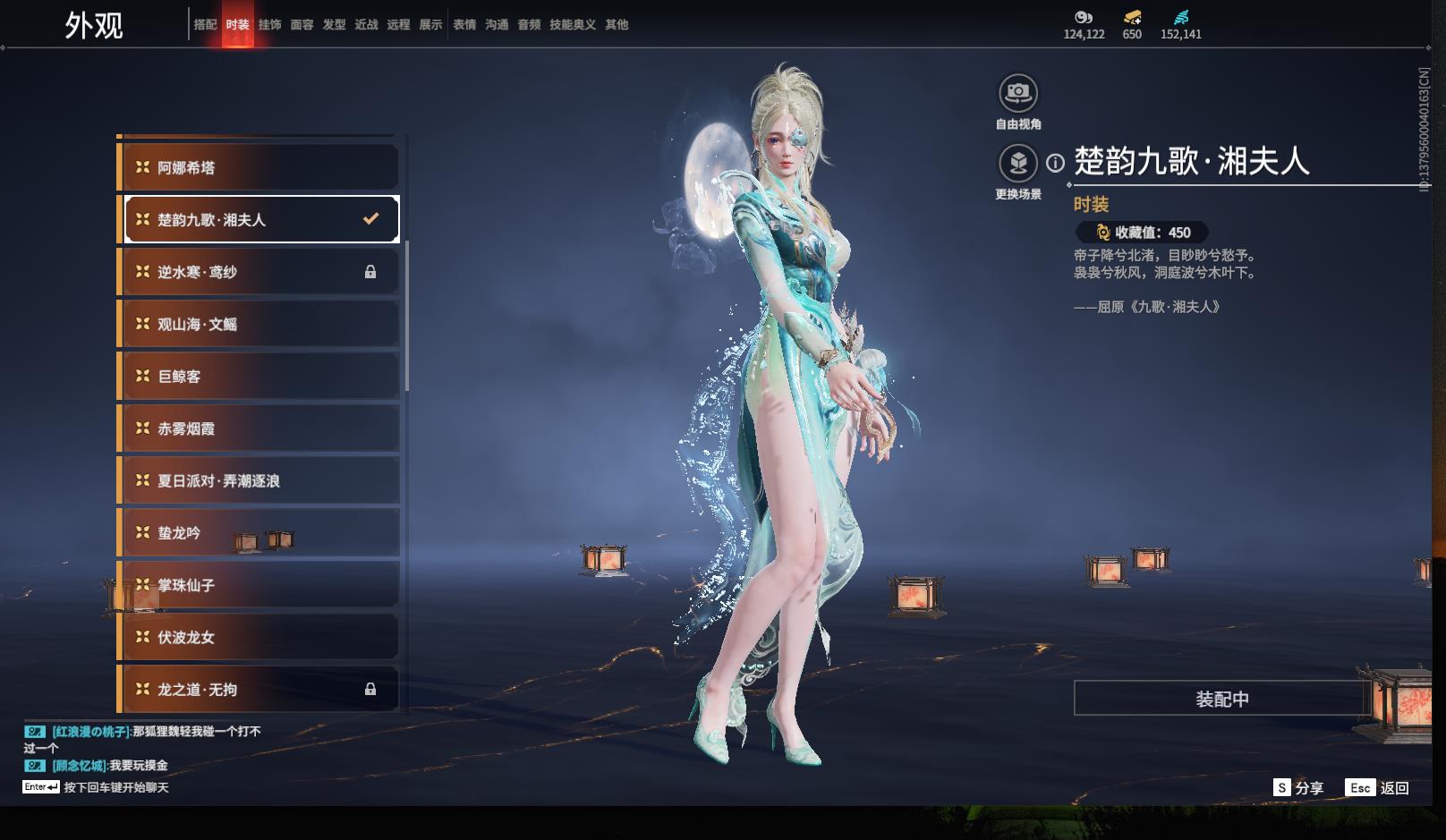Viewport: 1446px width, 840px height.
Task: Switch to the 面容 face tab
Action: click(x=302, y=25)
